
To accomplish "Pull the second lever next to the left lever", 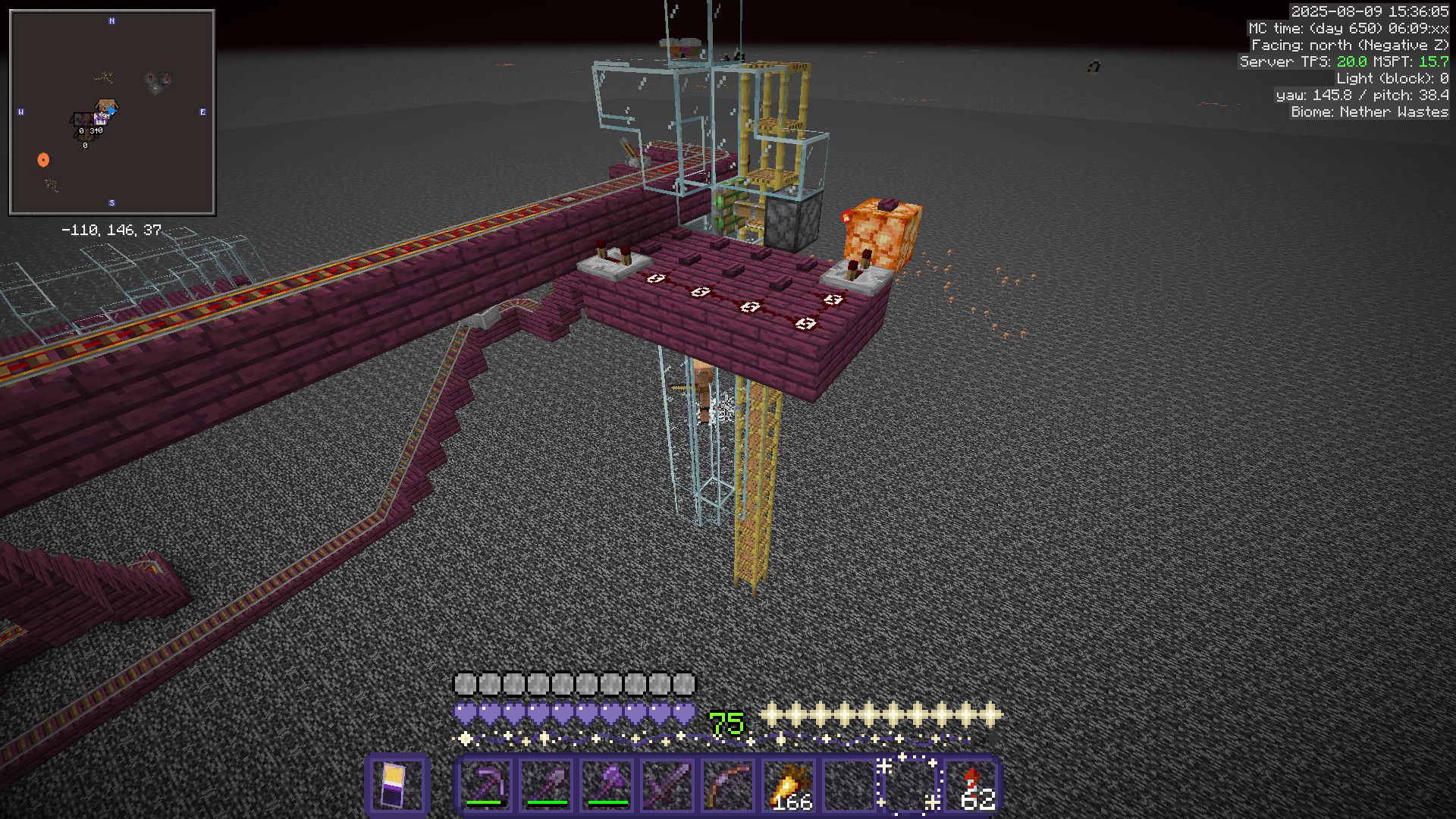I will pyautogui.click(x=626, y=256).
